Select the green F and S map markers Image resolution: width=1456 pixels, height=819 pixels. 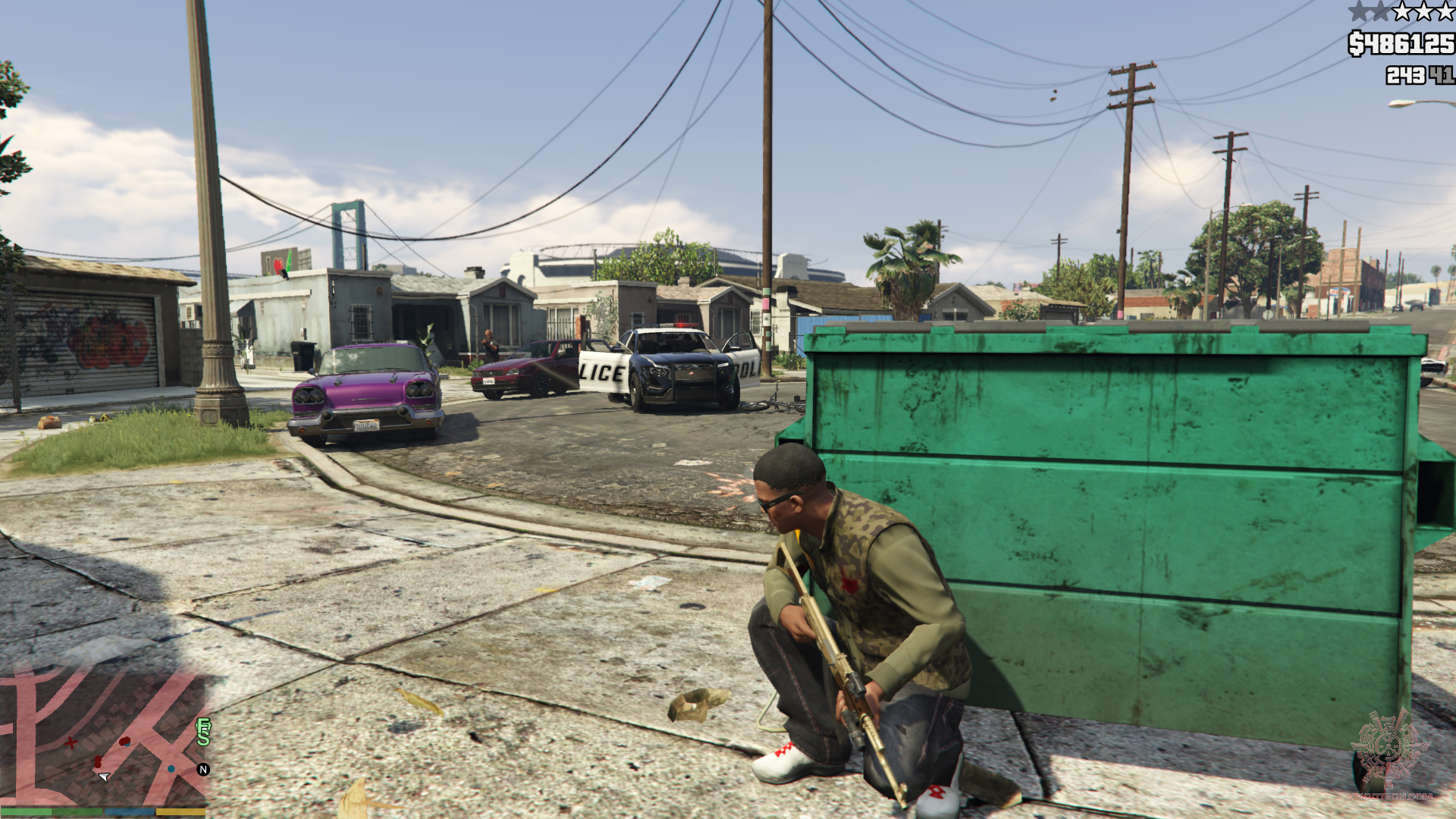[x=203, y=733]
